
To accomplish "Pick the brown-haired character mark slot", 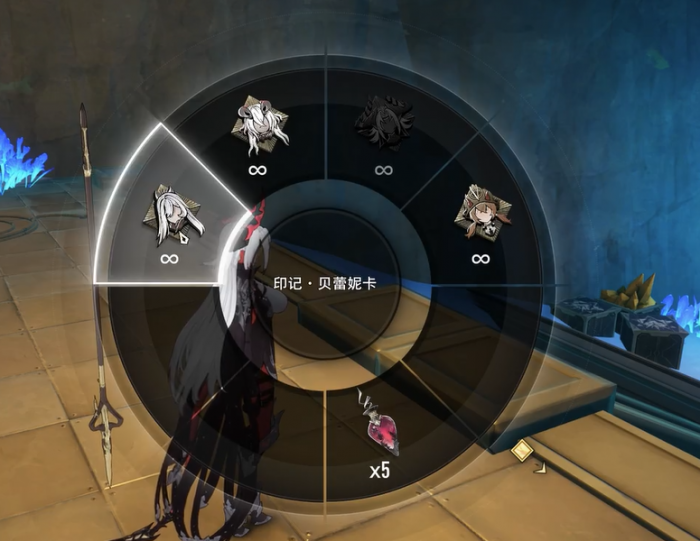I will 480,216.
